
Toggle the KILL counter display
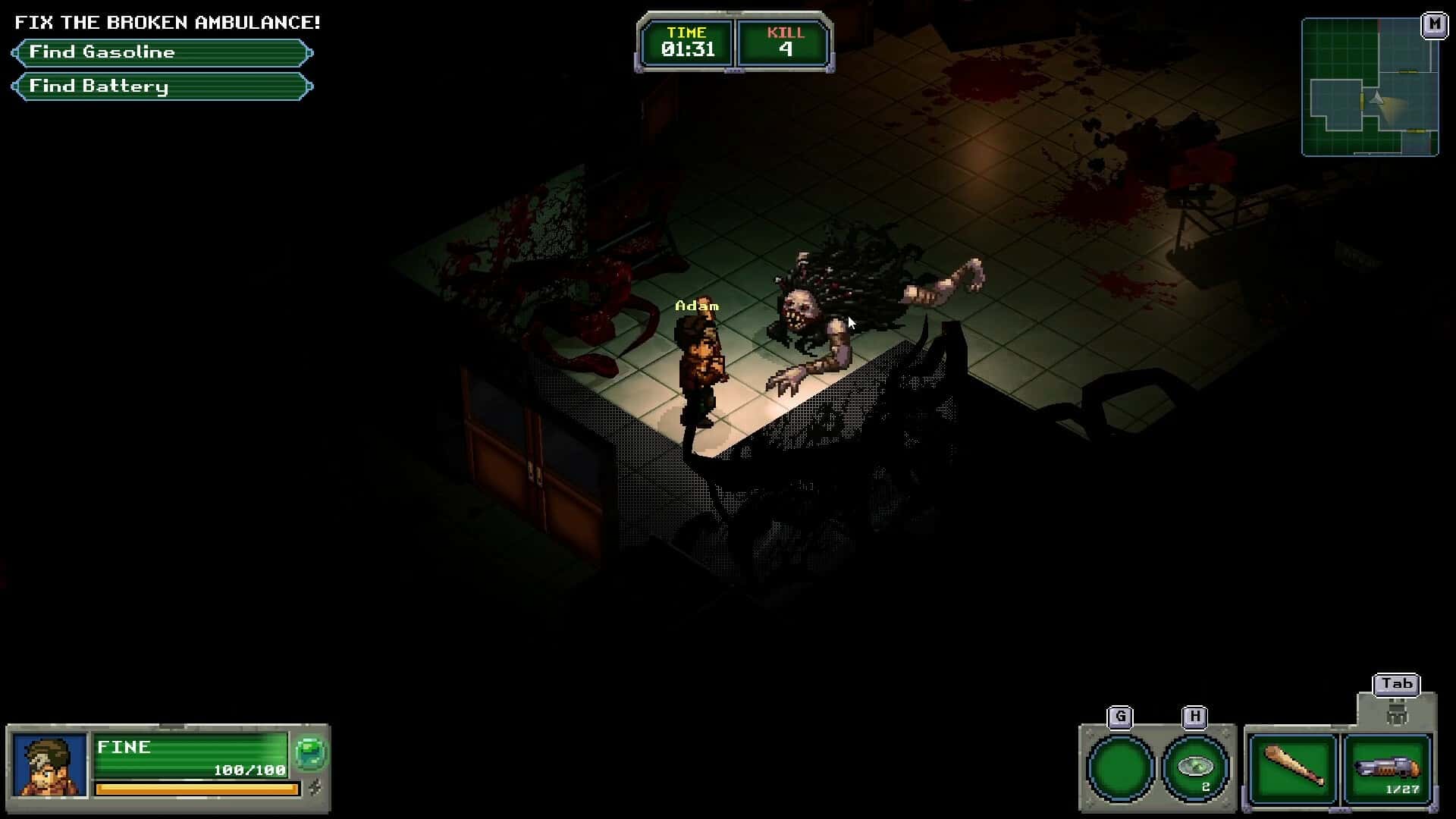pyautogui.click(x=786, y=42)
